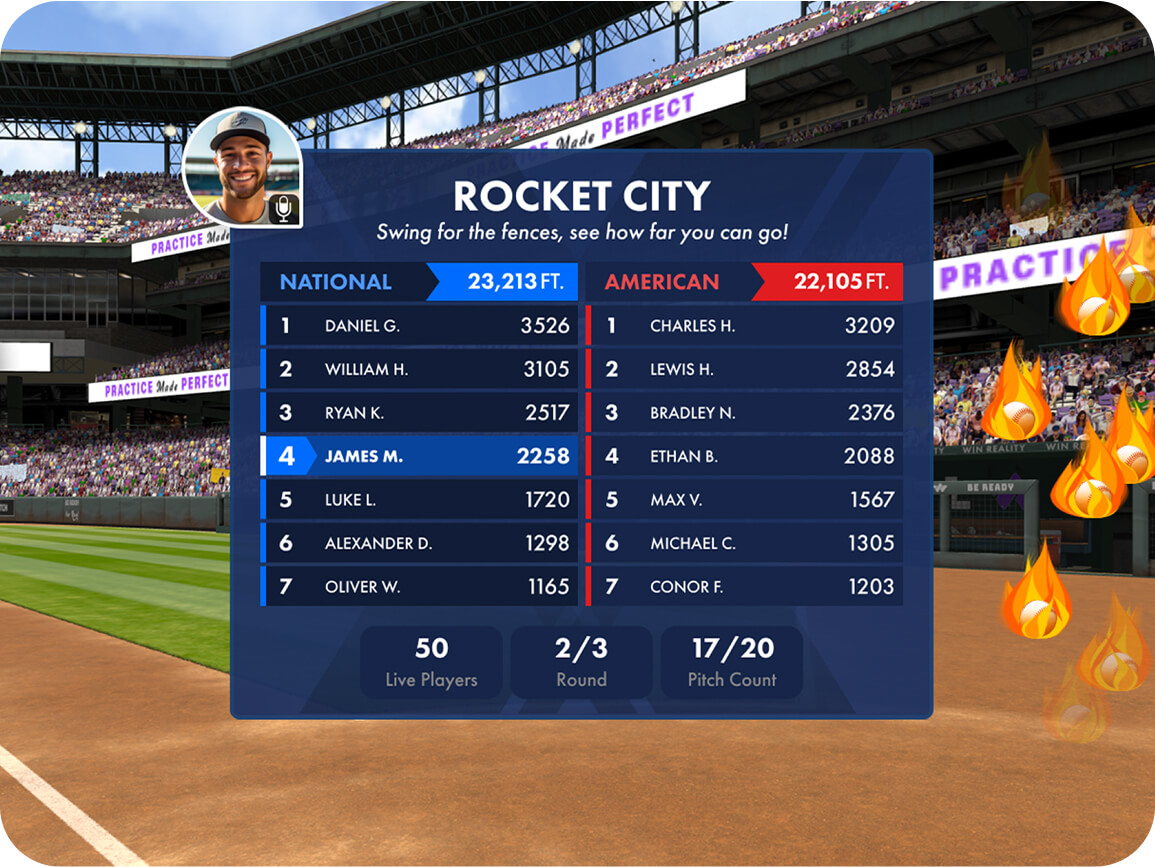The height and width of the screenshot is (867, 1155).
Task: Open Luke L. player row
Action: pos(419,500)
